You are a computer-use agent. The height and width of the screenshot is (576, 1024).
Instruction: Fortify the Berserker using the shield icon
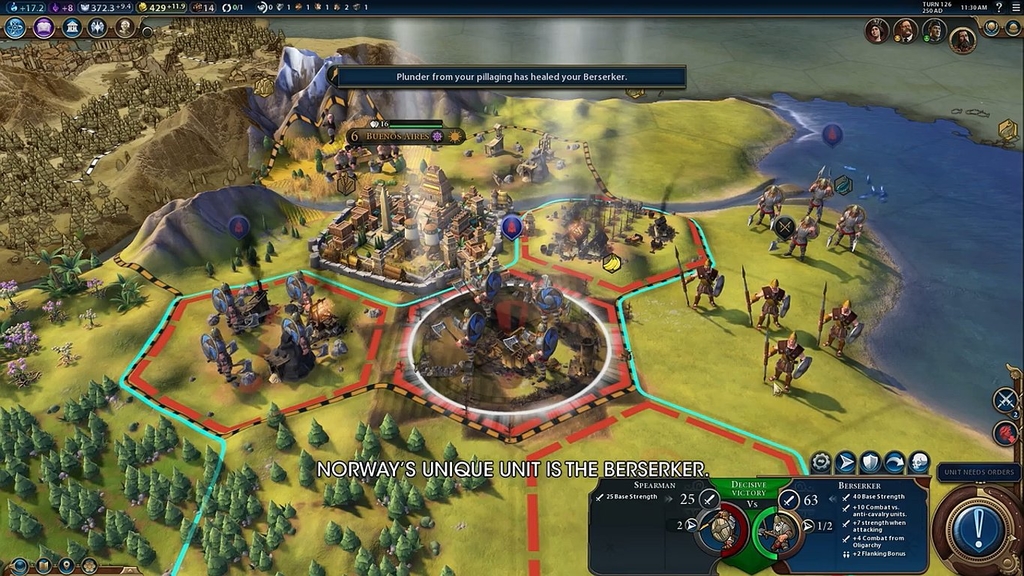(871, 462)
